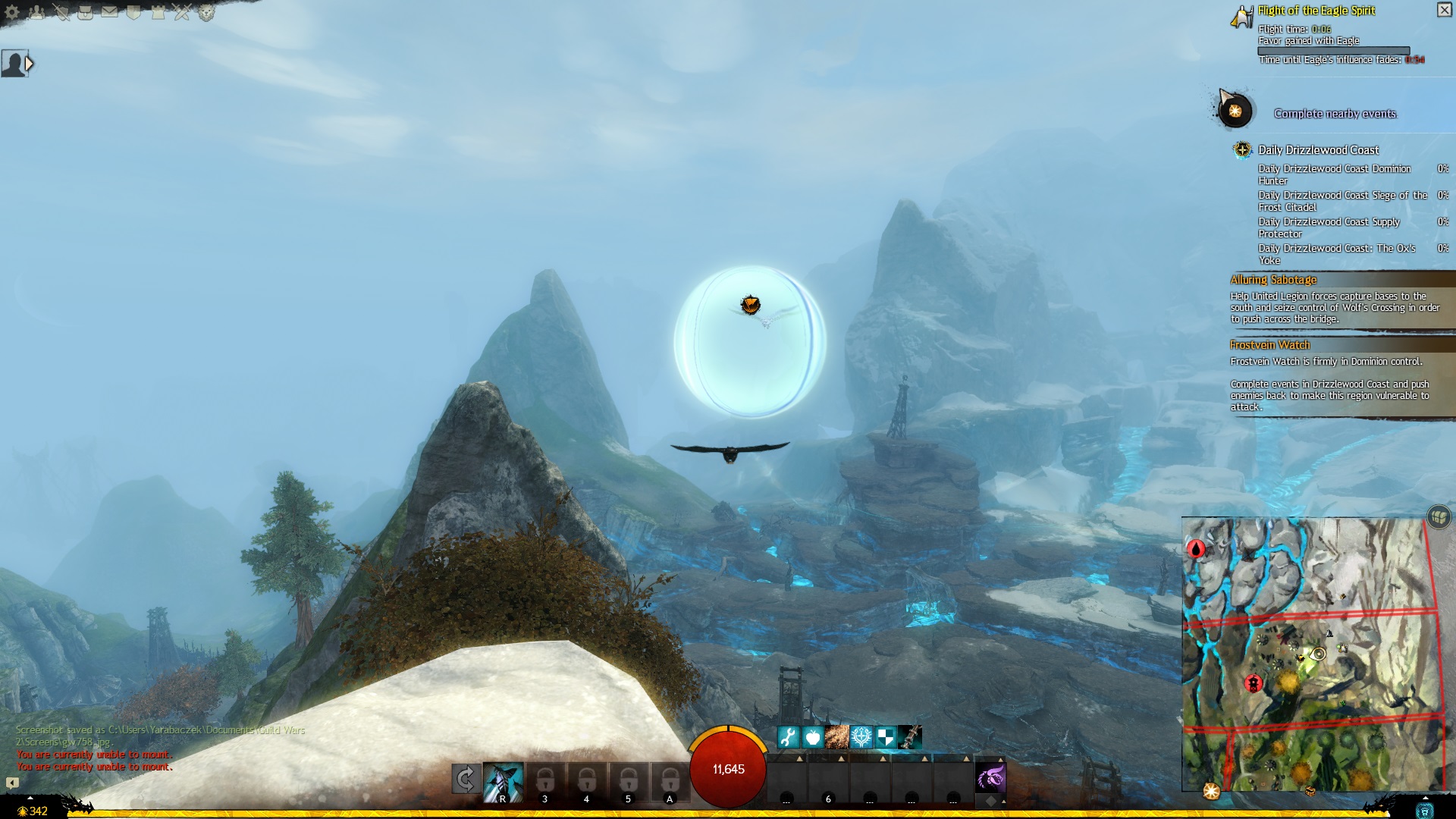Activate the purple mount skill icon
Screen dimensions: 1456x819
pos(990,778)
